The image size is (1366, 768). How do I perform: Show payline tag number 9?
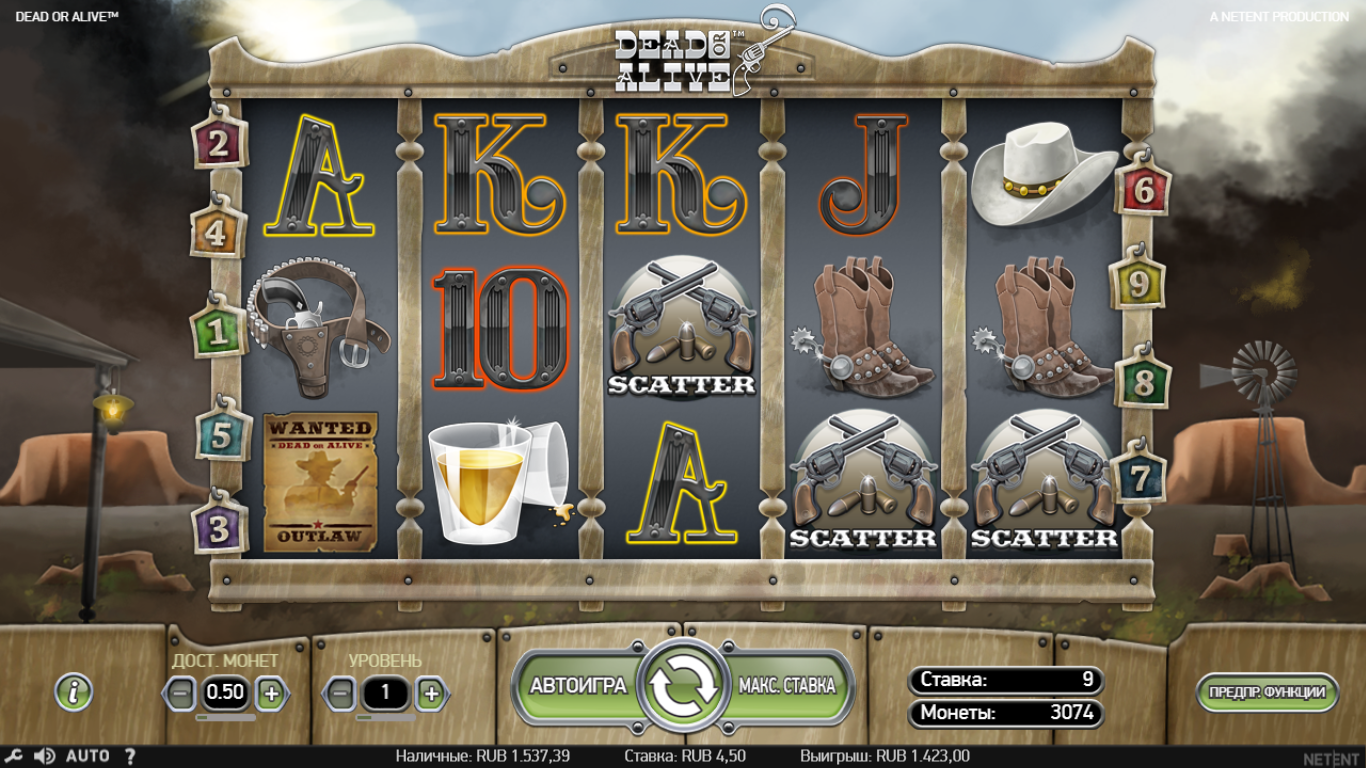(1139, 285)
